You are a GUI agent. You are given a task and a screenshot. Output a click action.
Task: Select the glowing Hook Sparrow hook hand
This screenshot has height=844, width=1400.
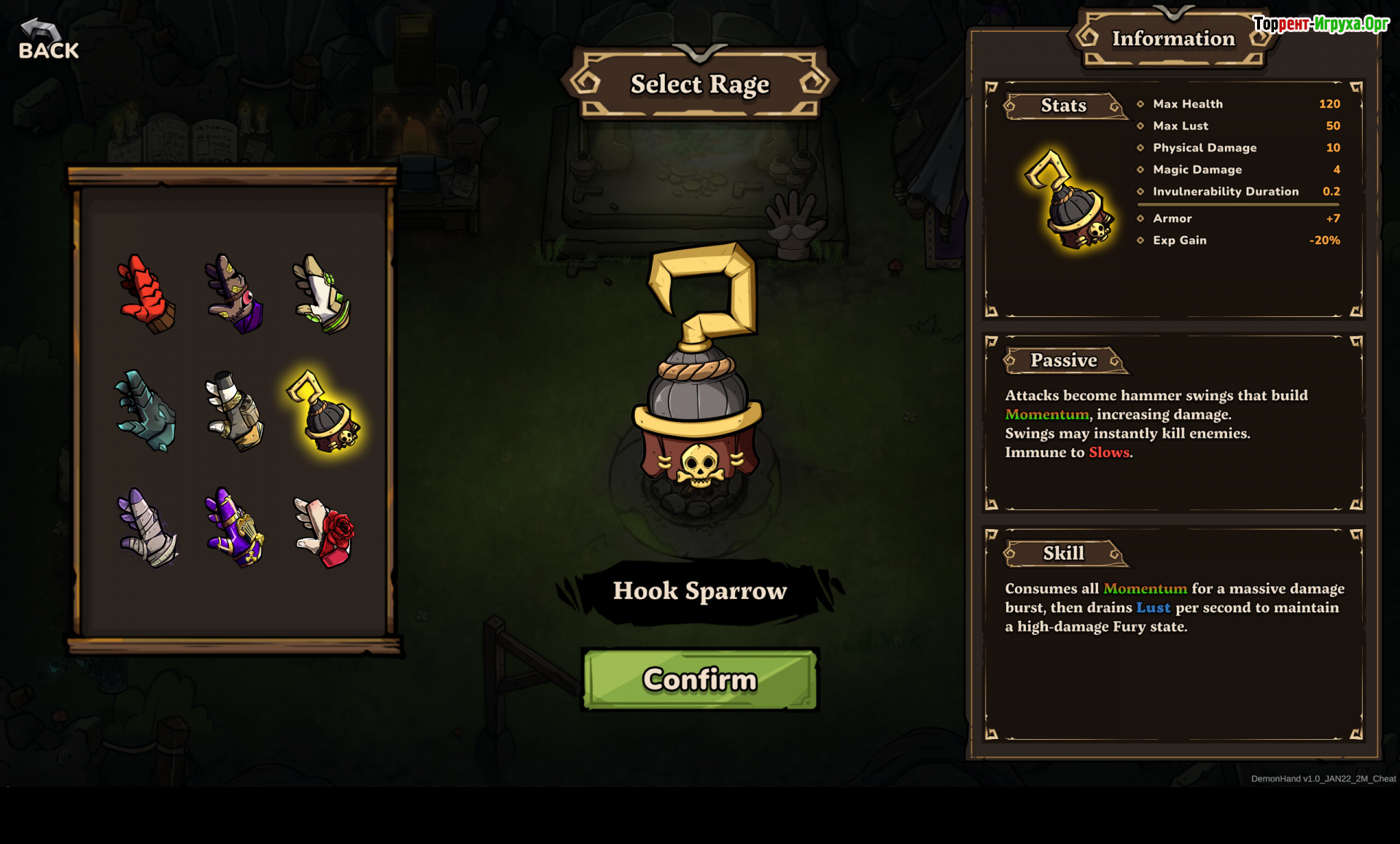(x=323, y=412)
